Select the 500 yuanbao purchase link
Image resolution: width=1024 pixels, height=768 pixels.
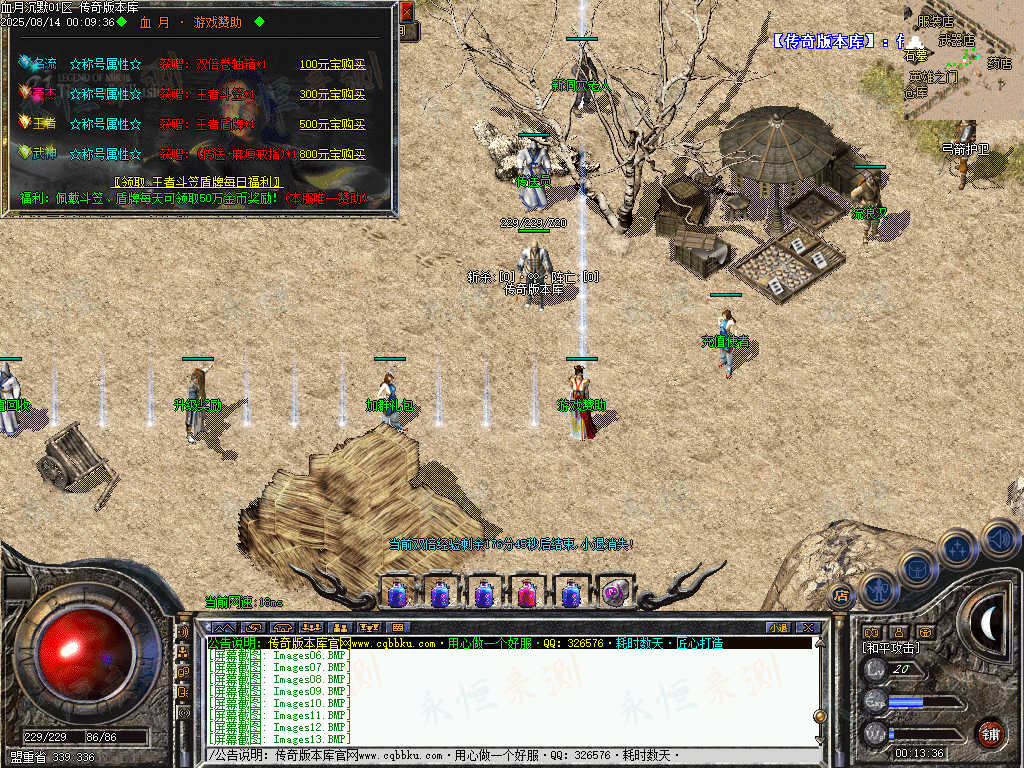pos(332,125)
